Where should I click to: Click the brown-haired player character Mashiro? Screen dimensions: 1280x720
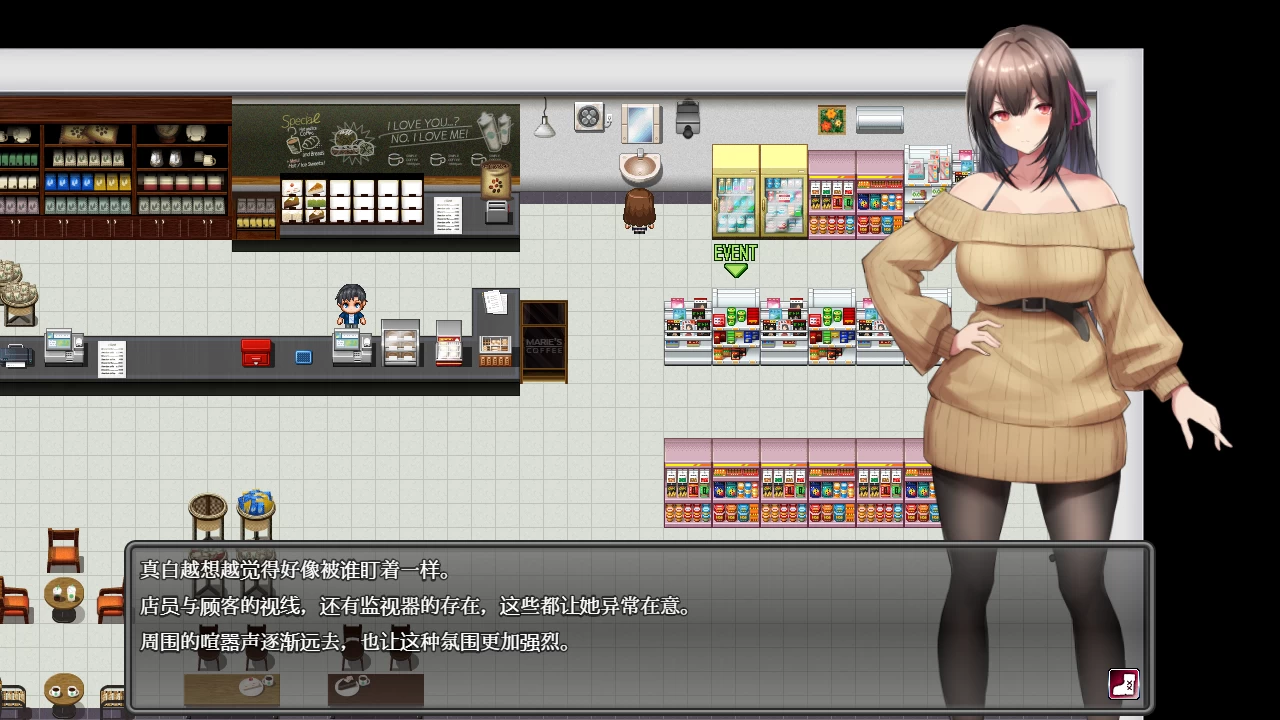click(x=640, y=210)
